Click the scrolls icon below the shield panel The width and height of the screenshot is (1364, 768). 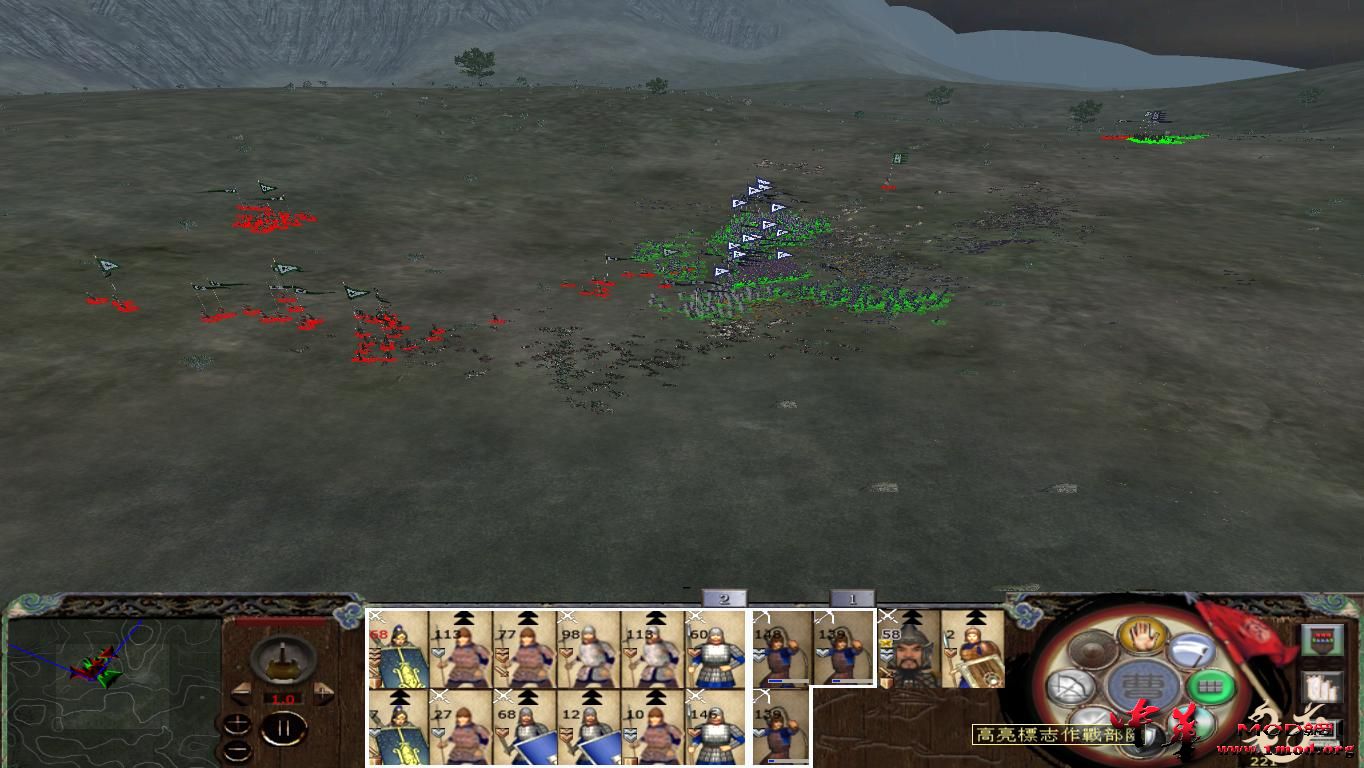[x=1323, y=688]
